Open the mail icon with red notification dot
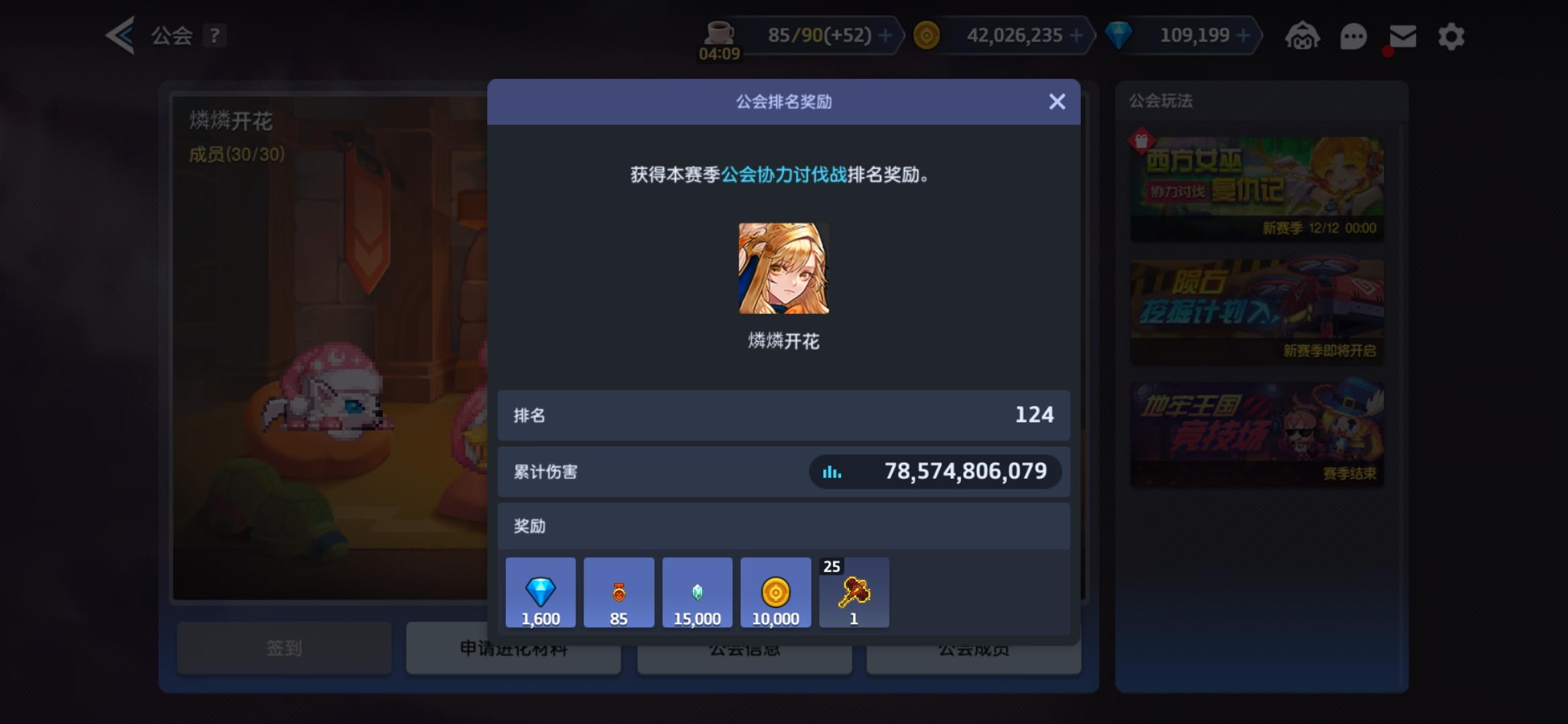The image size is (1568, 724). [1402, 36]
